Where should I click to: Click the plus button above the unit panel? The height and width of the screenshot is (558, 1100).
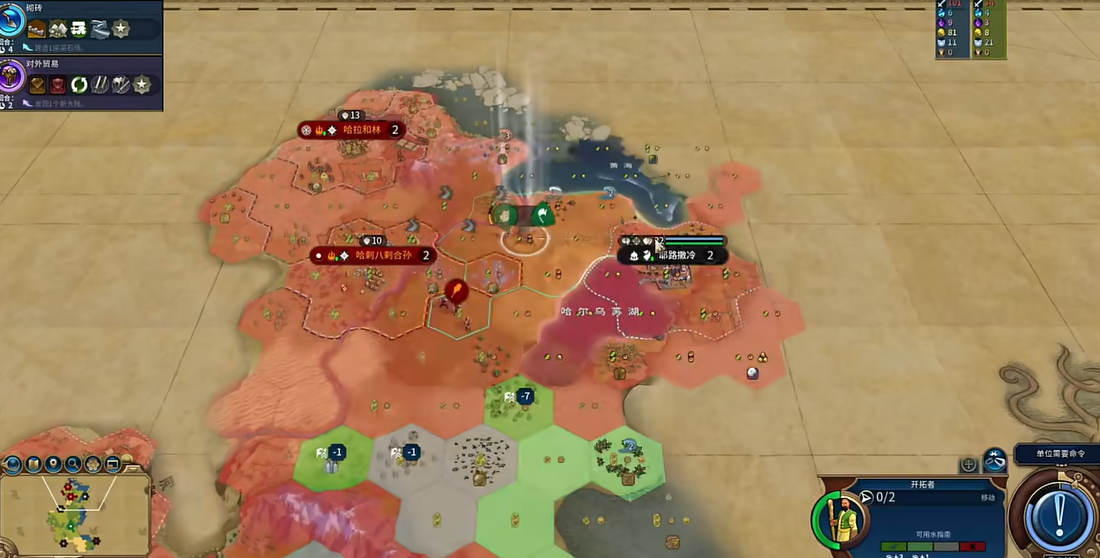[x=968, y=465]
